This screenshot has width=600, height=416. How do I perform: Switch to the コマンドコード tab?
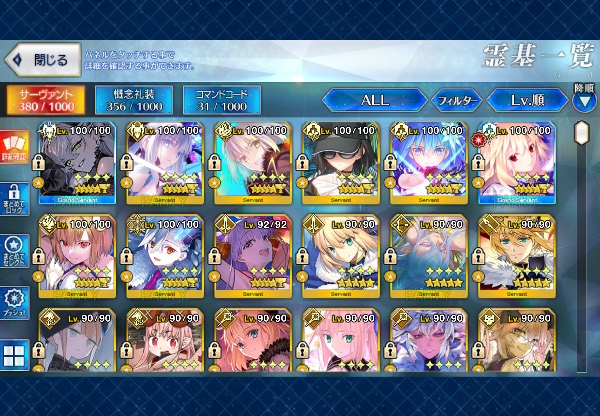point(221,100)
